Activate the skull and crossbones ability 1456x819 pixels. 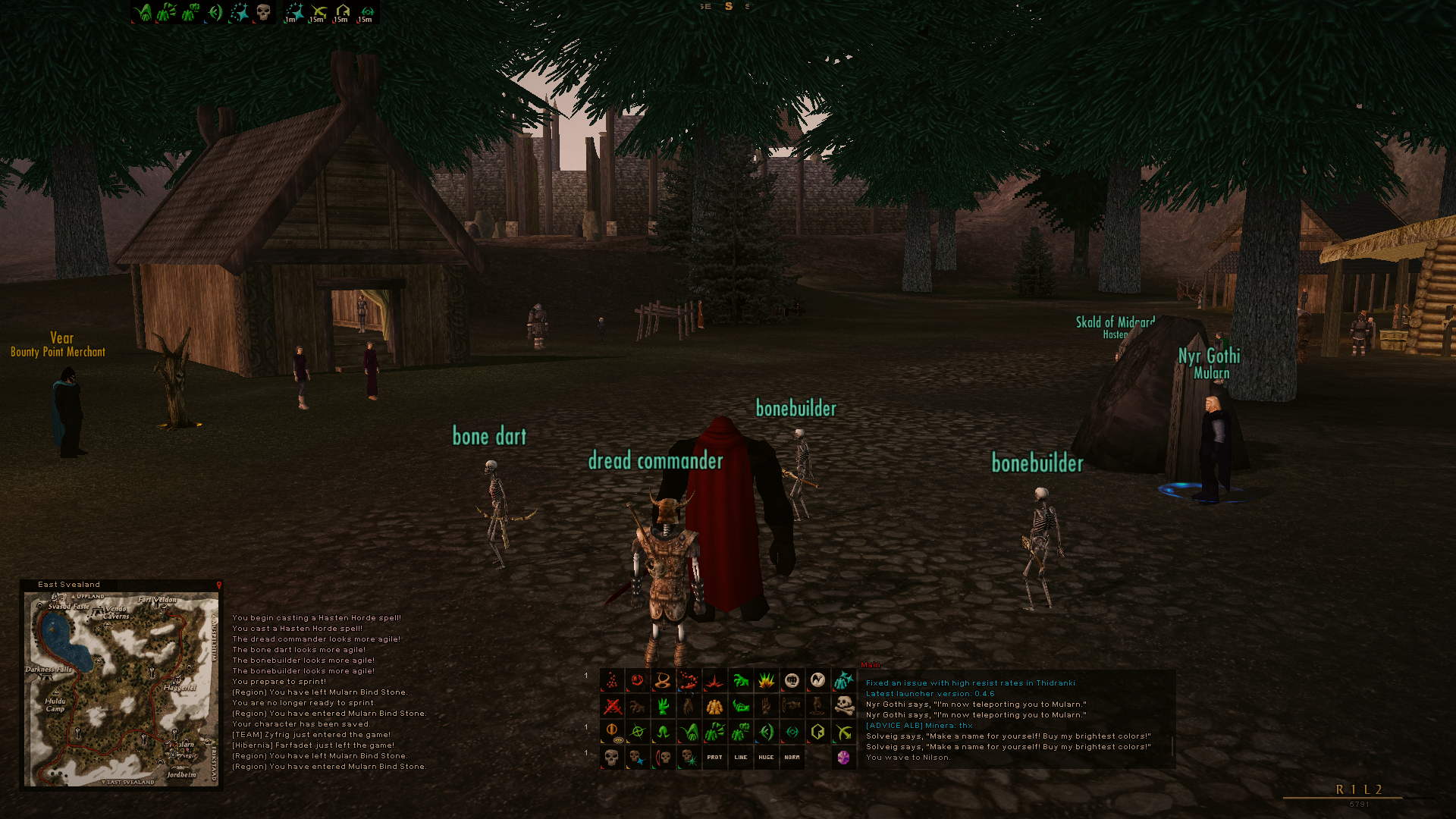[x=843, y=706]
